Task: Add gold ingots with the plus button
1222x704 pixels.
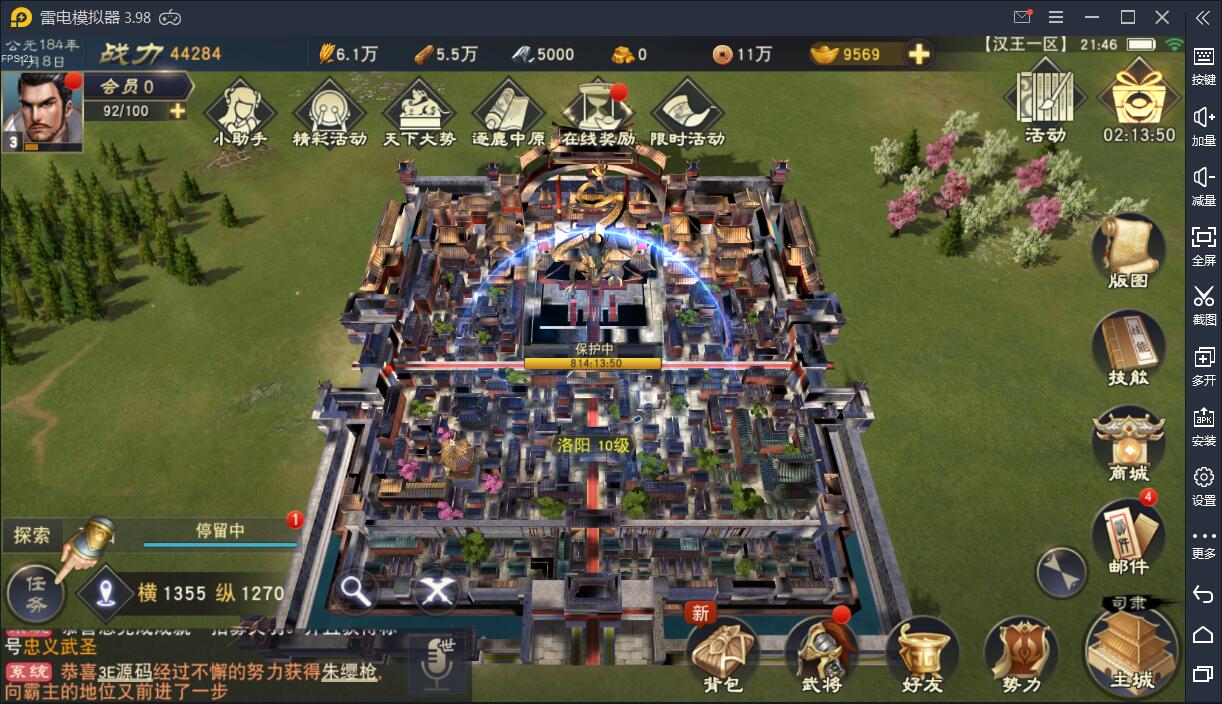Action: tap(918, 54)
